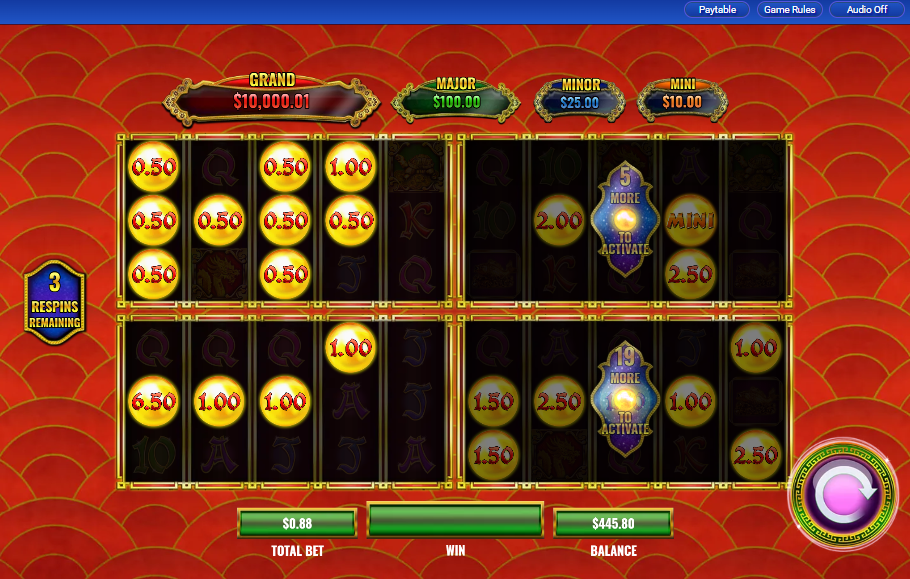Show the Game Rules

[789, 10]
